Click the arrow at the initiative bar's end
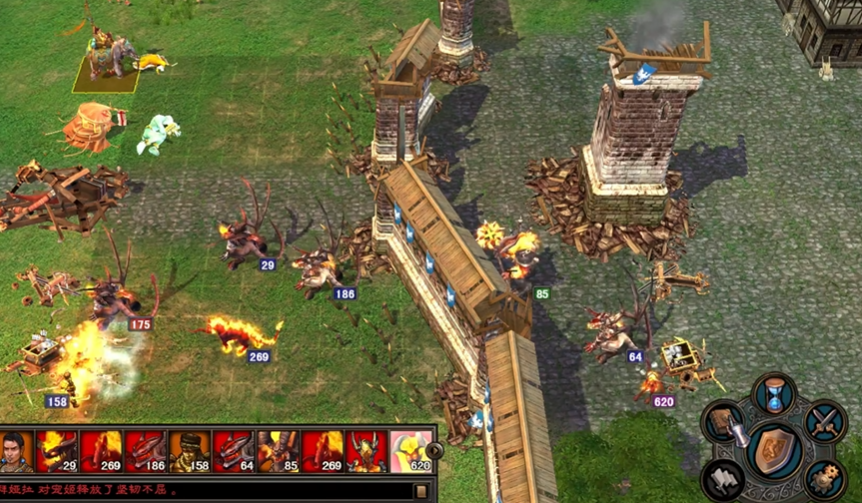 434,451
